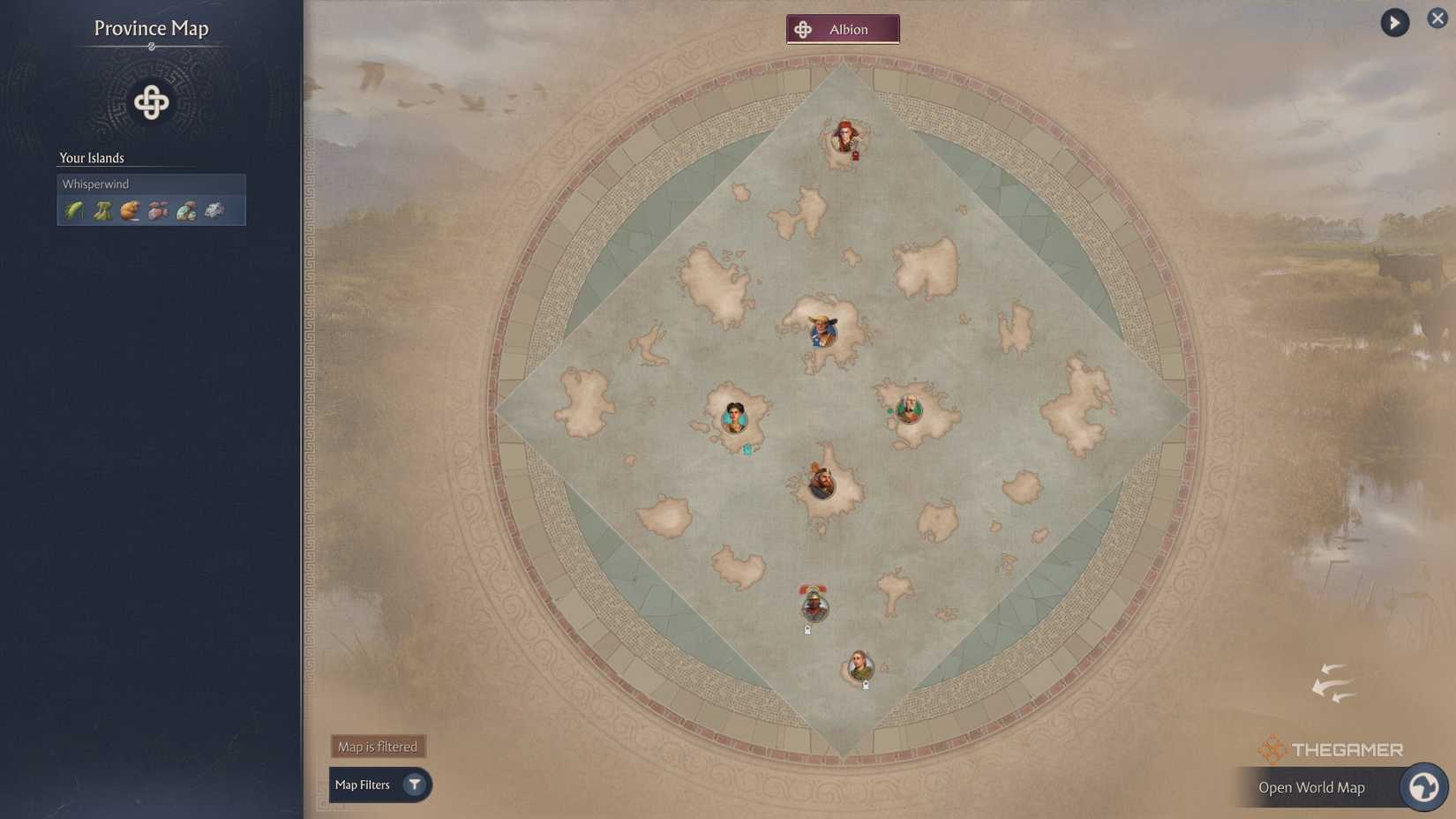Expand the Your Islands section header

coord(91,158)
